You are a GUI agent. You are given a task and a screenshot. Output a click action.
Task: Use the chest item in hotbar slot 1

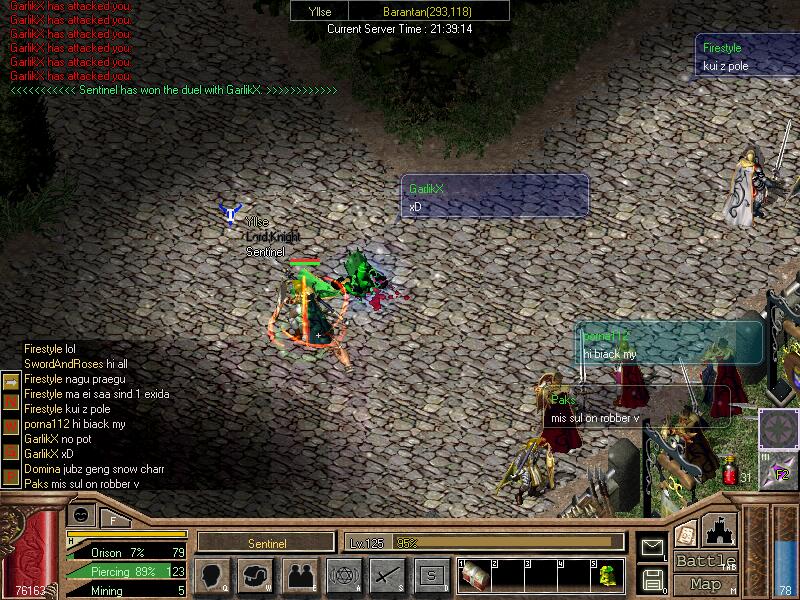[x=476, y=576]
